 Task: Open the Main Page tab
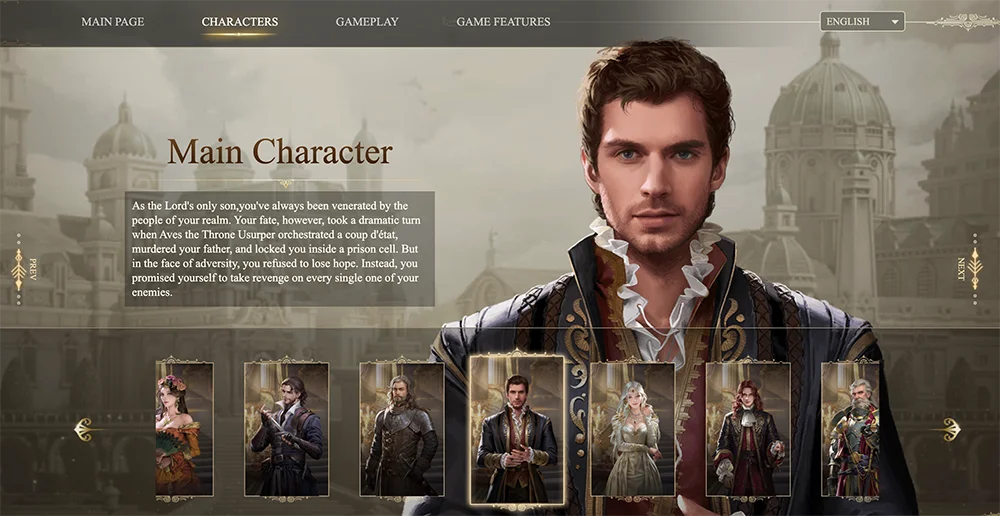pos(112,22)
